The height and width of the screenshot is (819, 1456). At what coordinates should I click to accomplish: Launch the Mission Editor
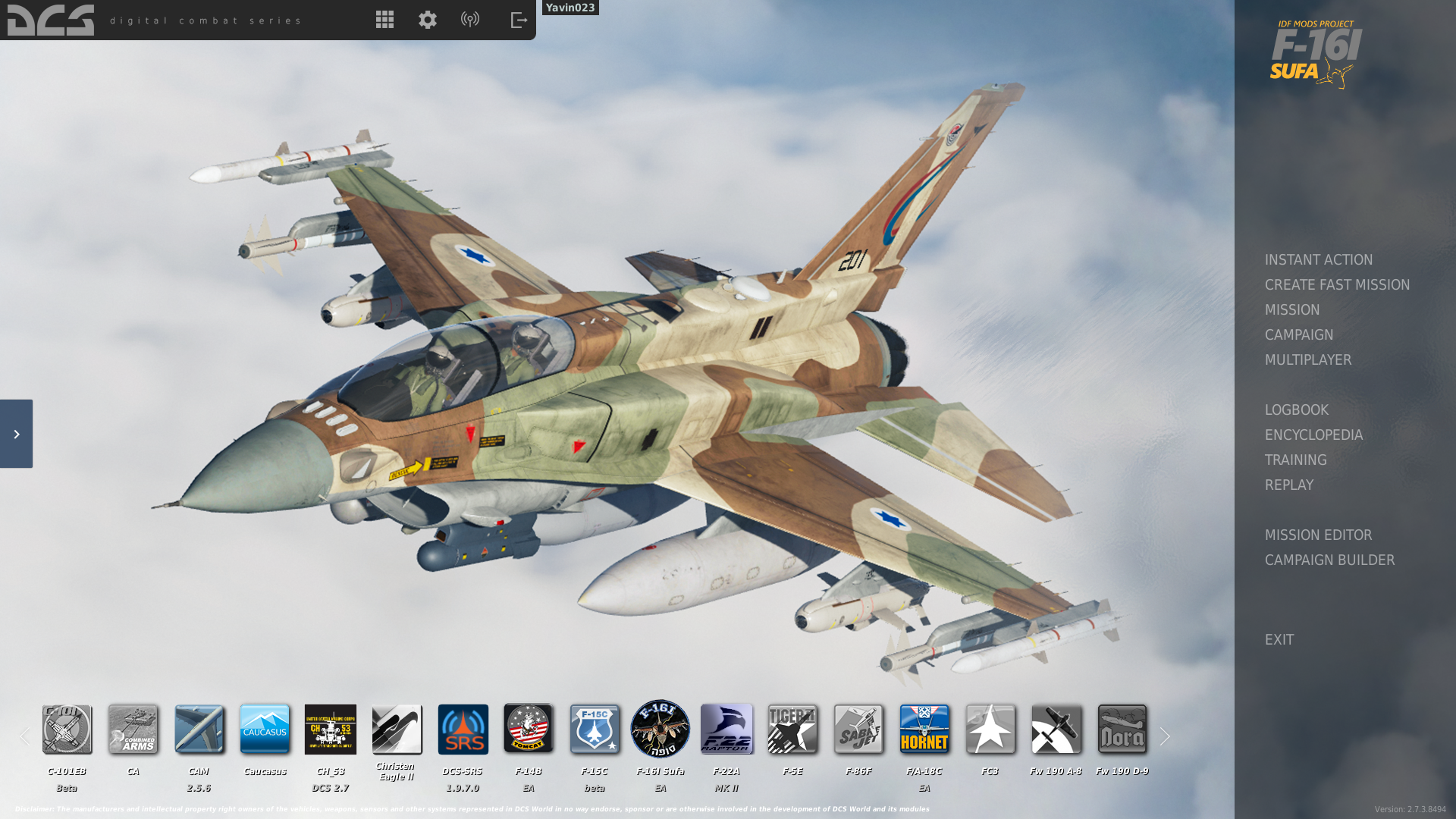[1318, 535]
